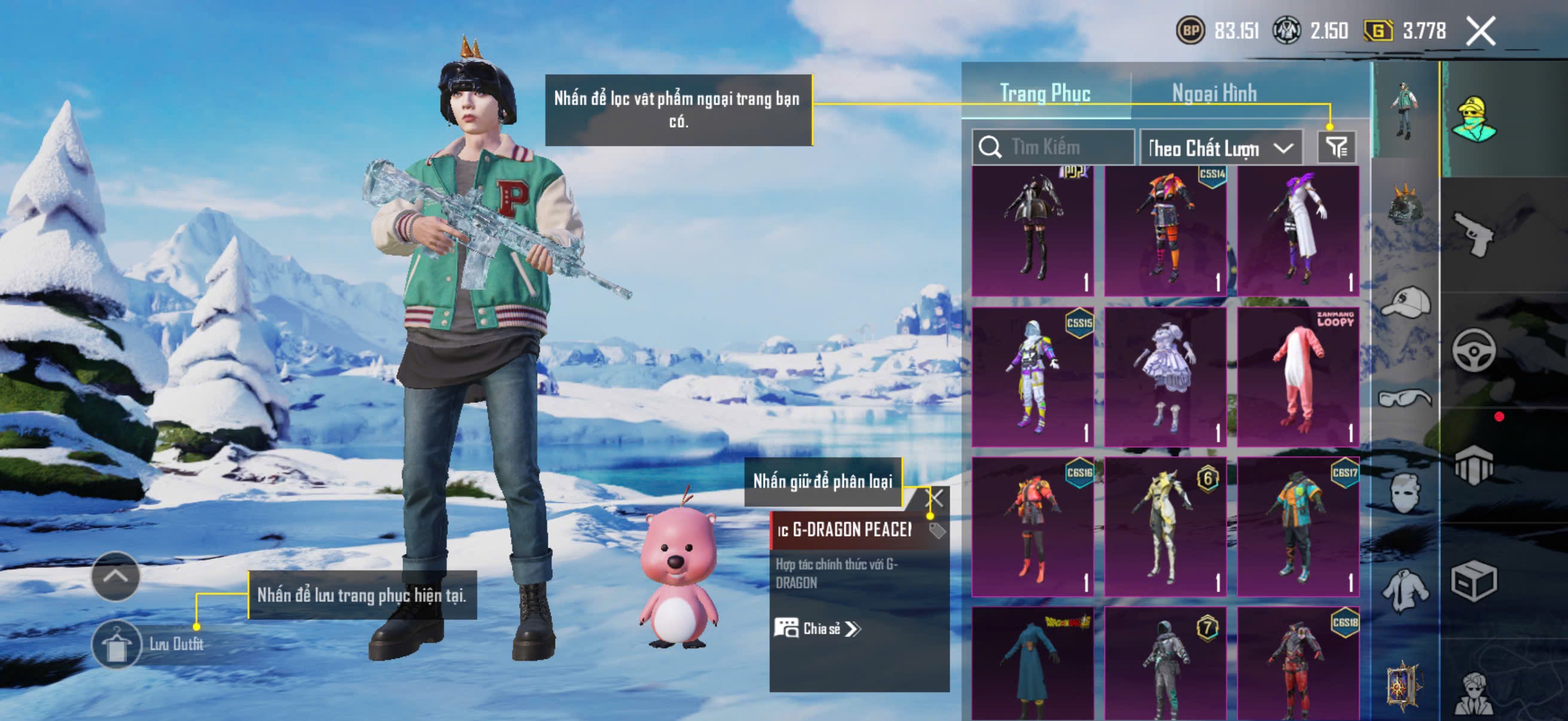Image resolution: width=1568 pixels, height=721 pixels.
Task: Share the outfit via Chia sẻ
Action: (x=817, y=628)
